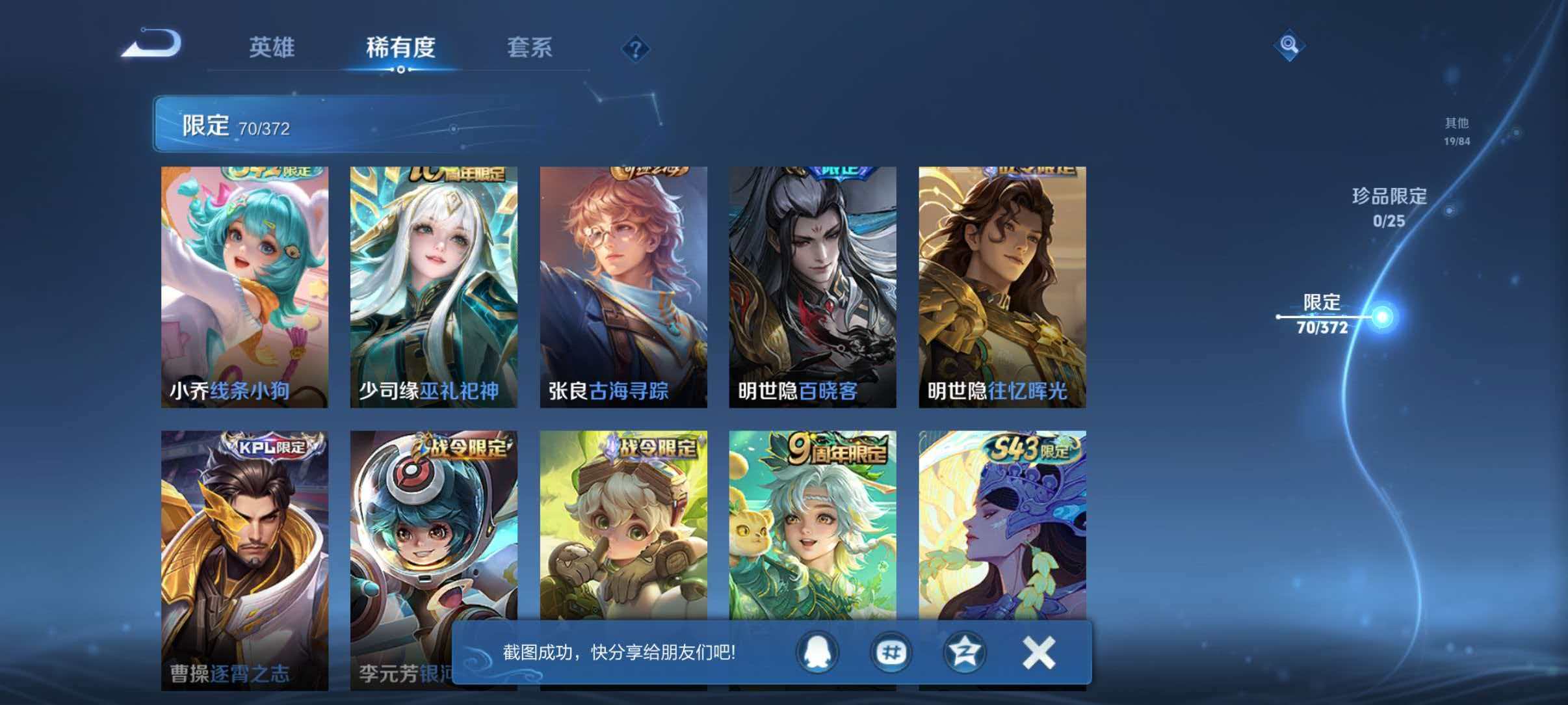
Task: Switch to the 套系 tab
Action: 530,47
